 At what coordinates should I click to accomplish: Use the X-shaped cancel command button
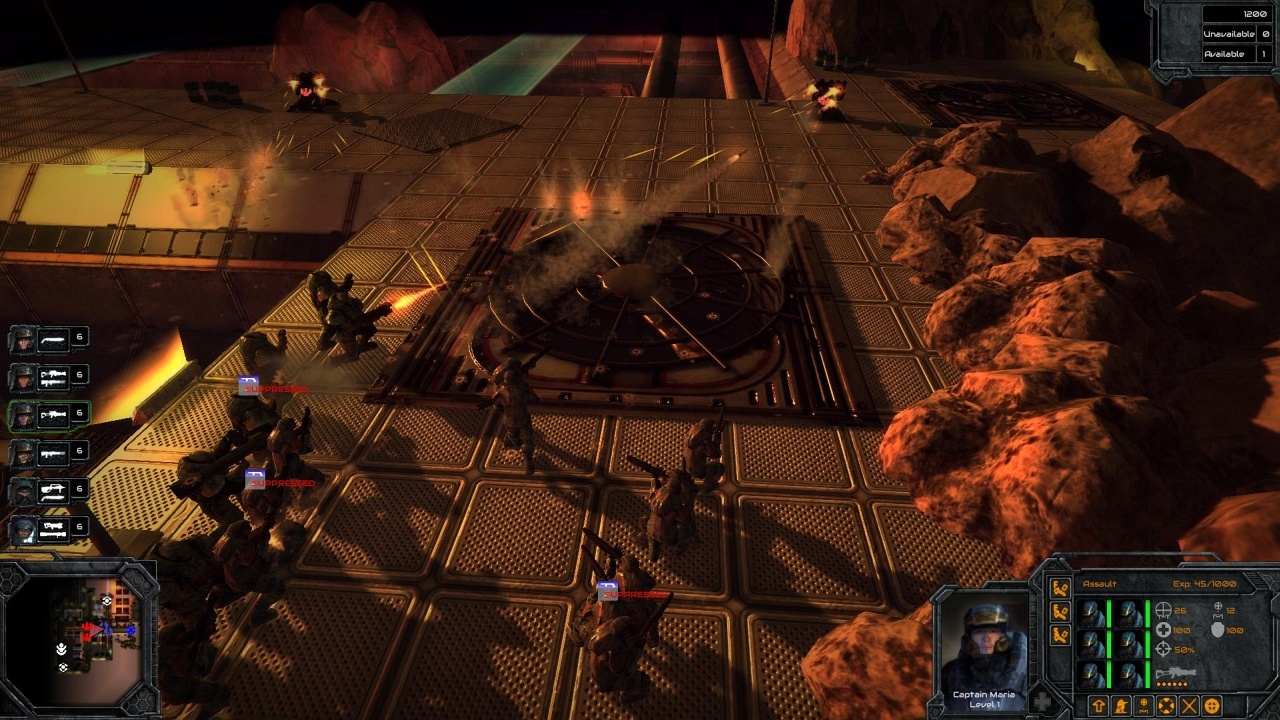pos(1190,706)
